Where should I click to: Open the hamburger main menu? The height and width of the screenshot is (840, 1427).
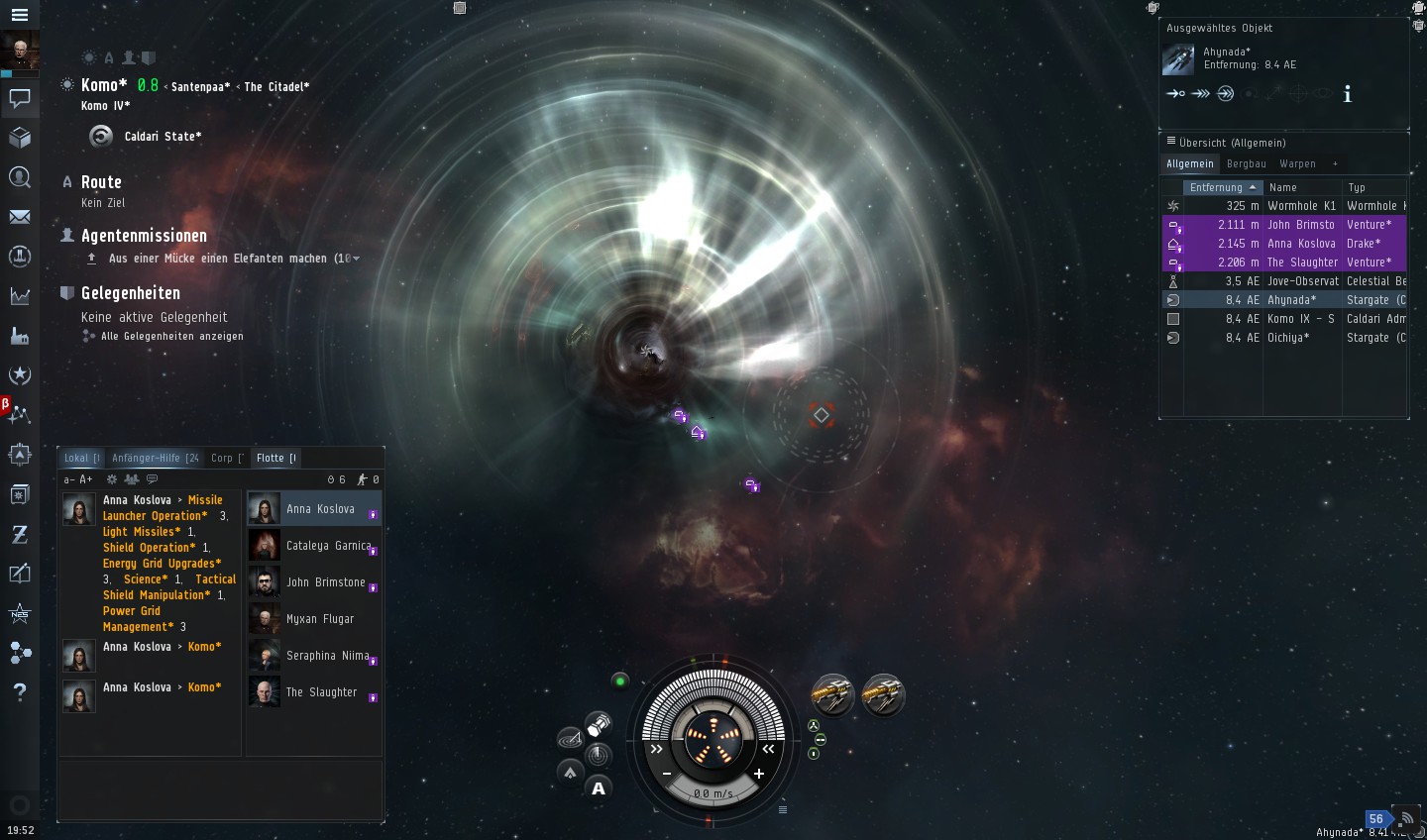pos(19,15)
